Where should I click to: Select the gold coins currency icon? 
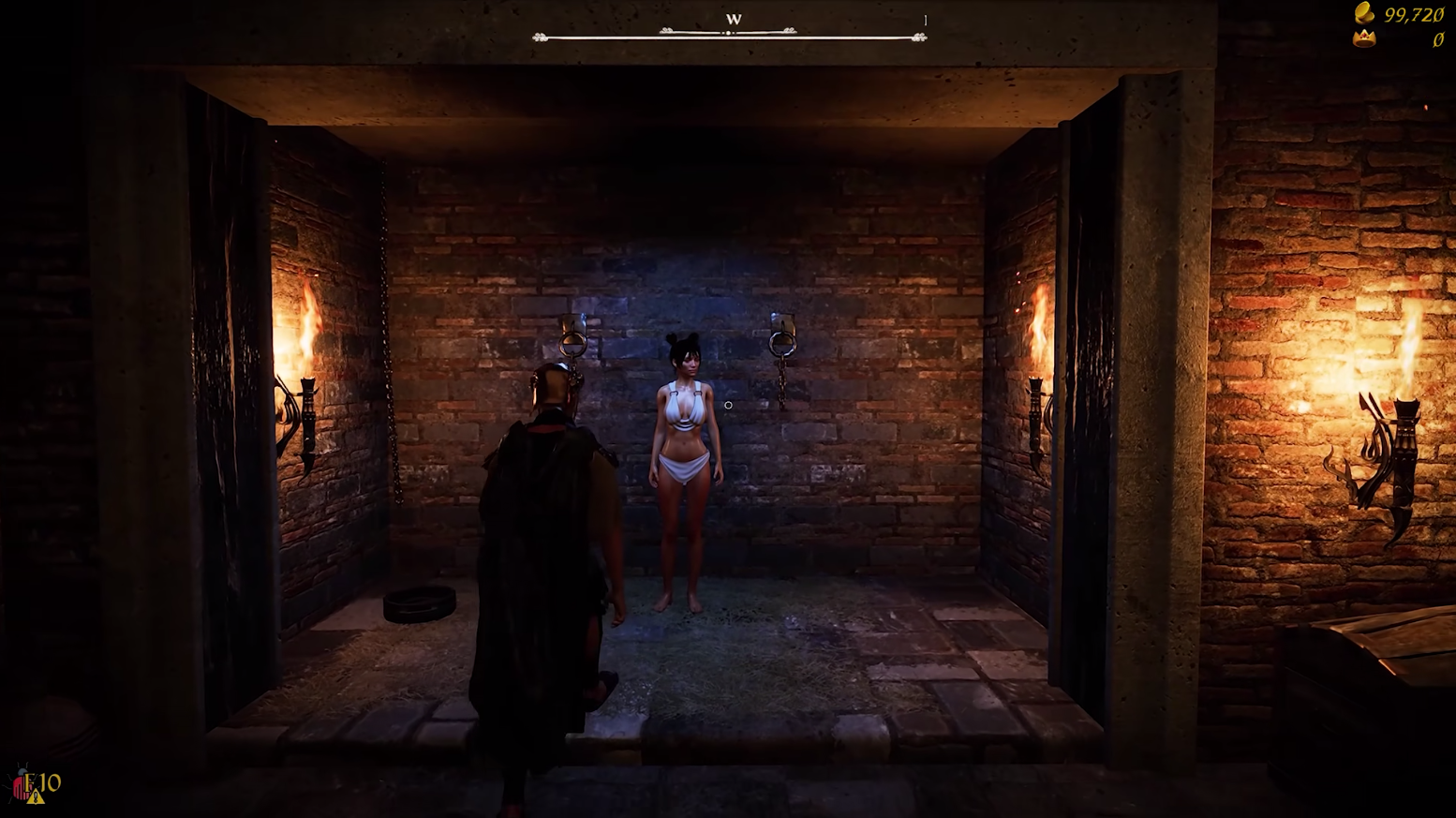[x=1364, y=13]
